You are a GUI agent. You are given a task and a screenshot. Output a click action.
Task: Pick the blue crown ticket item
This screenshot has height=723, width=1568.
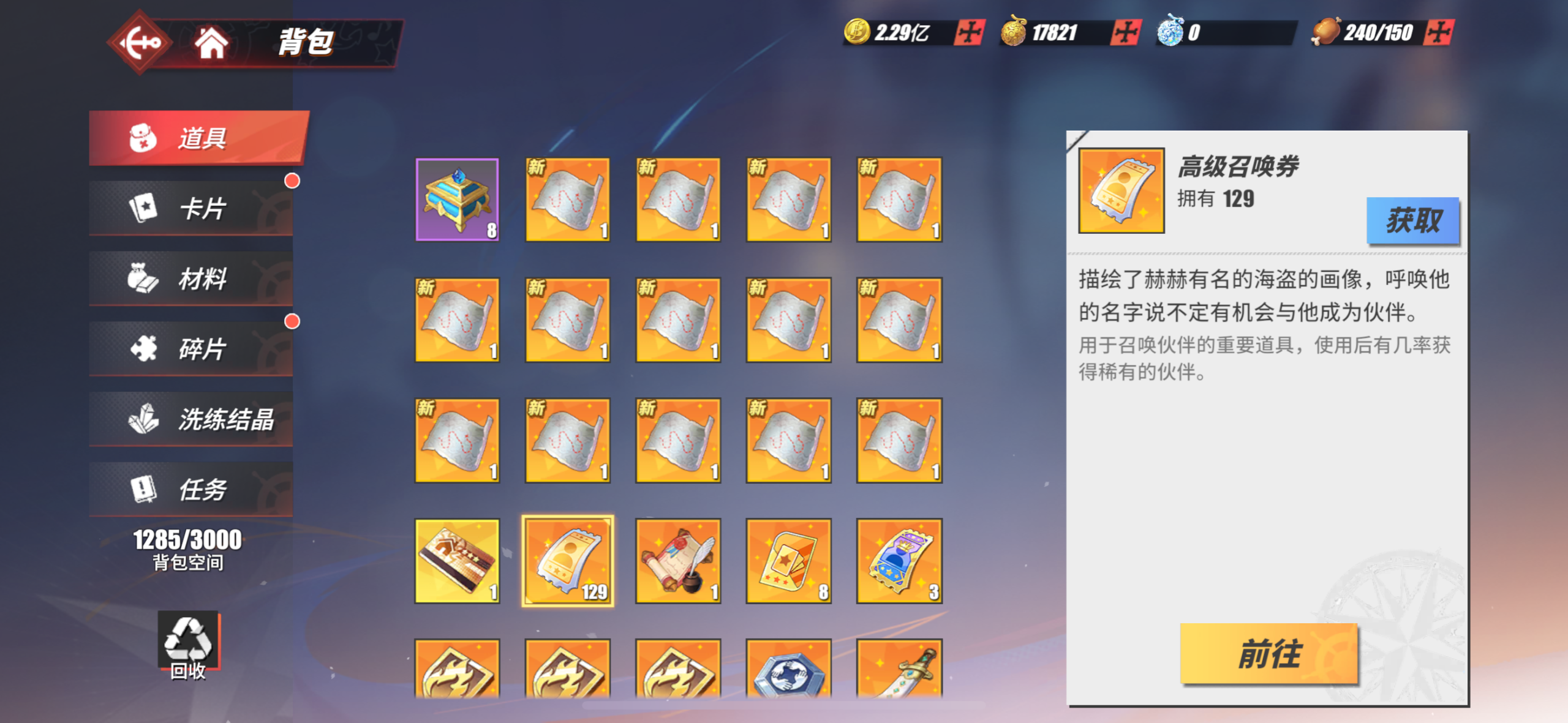click(899, 561)
